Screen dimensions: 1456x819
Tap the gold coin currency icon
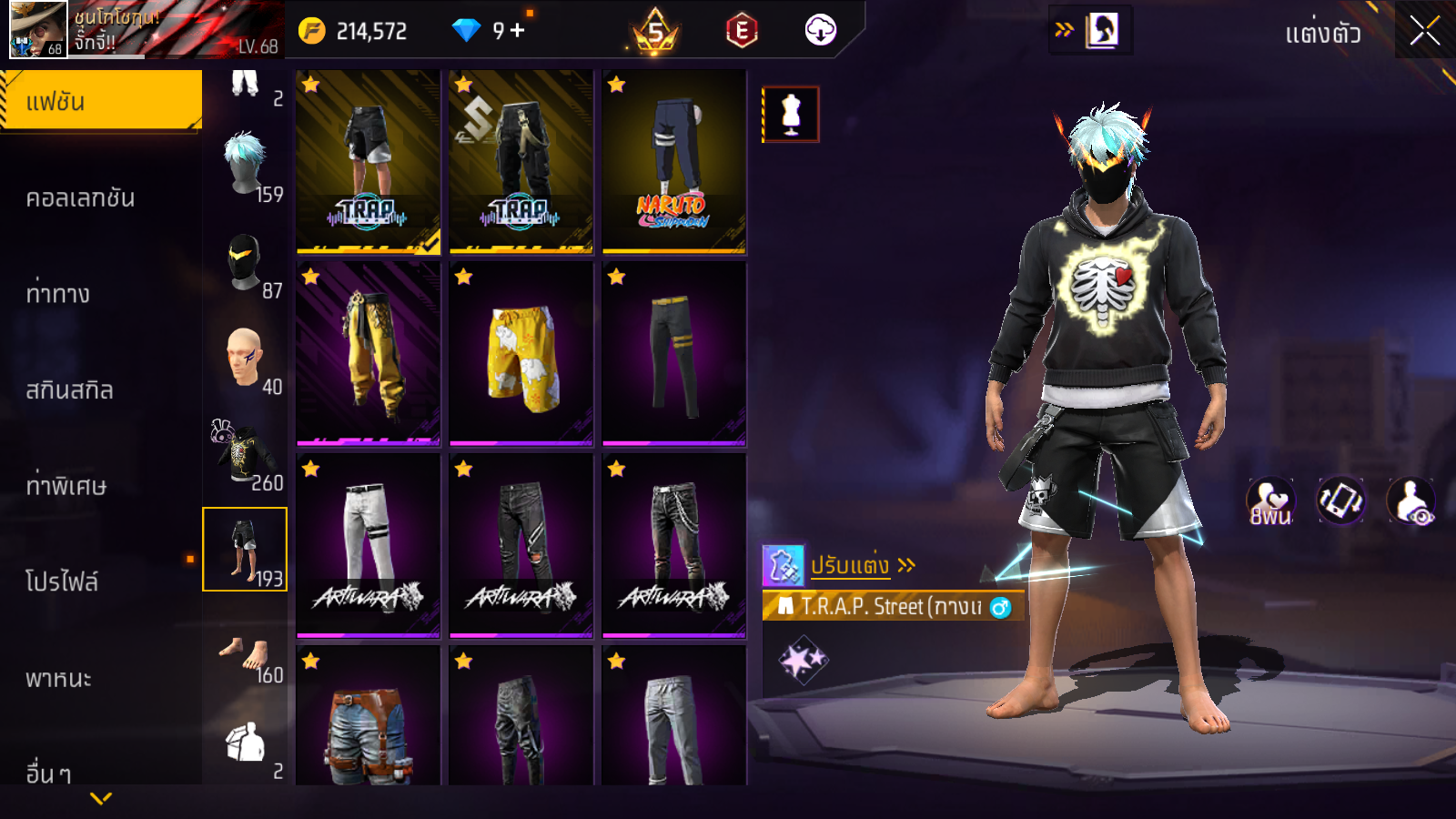tap(312, 31)
